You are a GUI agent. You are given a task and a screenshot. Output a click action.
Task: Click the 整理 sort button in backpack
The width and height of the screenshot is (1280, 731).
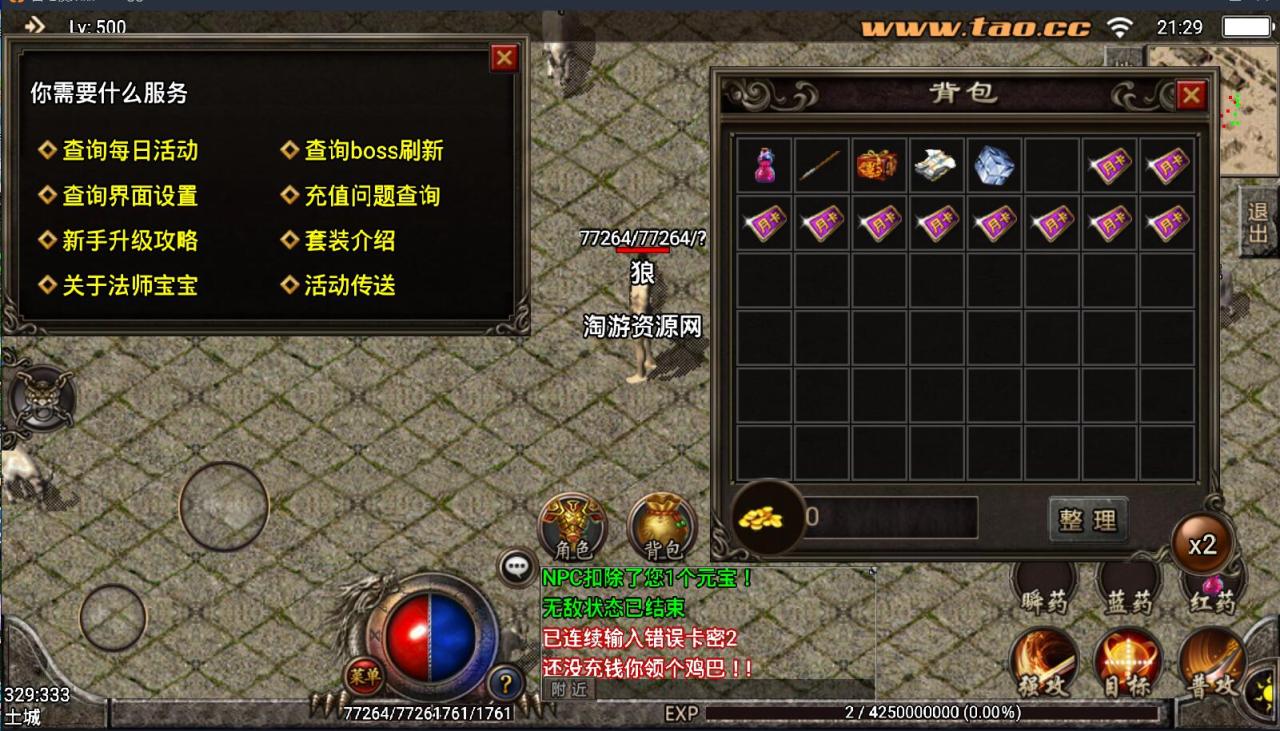click(x=1088, y=519)
